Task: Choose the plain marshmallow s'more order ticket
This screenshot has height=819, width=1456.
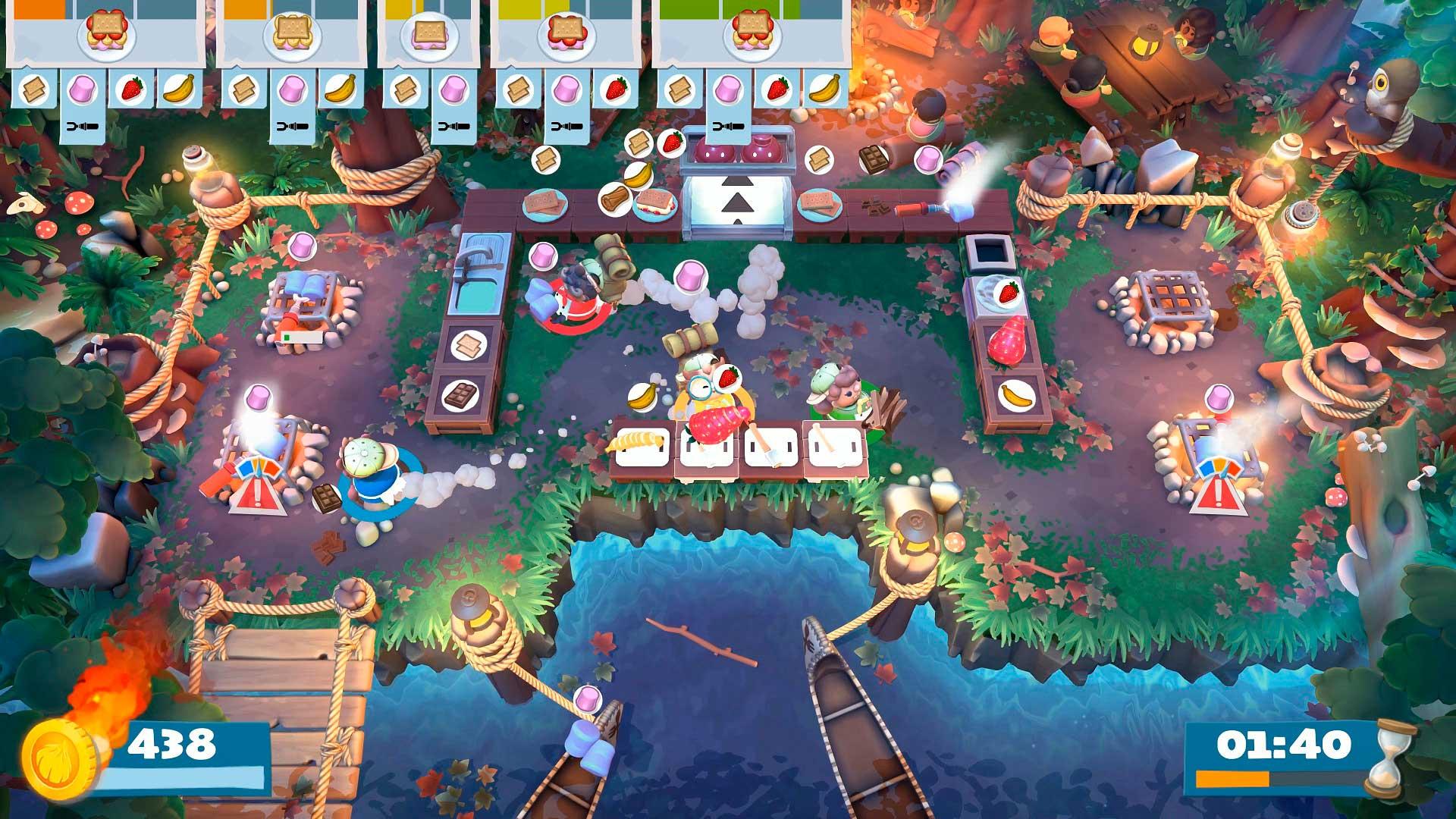Action: click(430, 38)
